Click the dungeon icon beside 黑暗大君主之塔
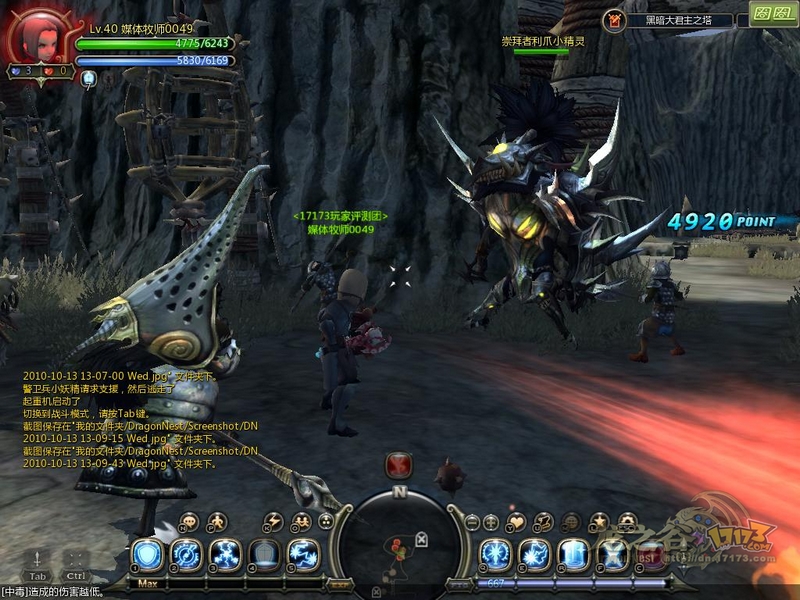This screenshot has height=600, width=800. coord(615,20)
